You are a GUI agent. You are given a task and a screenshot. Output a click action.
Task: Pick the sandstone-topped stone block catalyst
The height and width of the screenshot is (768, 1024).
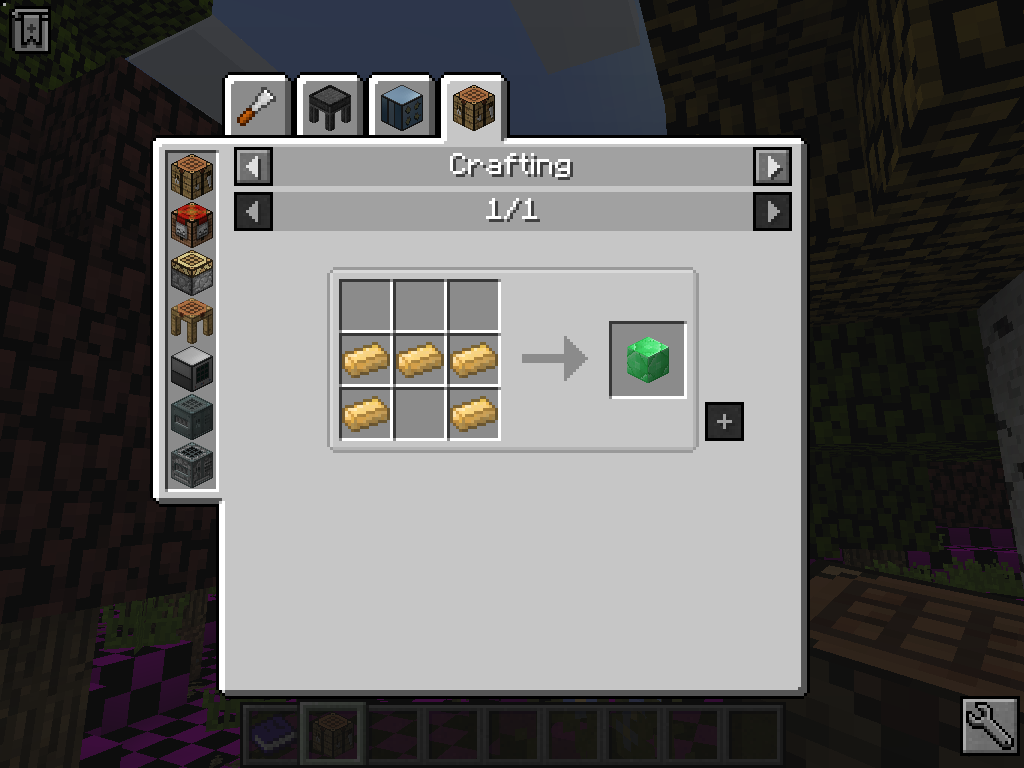click(x=191, y=272)
